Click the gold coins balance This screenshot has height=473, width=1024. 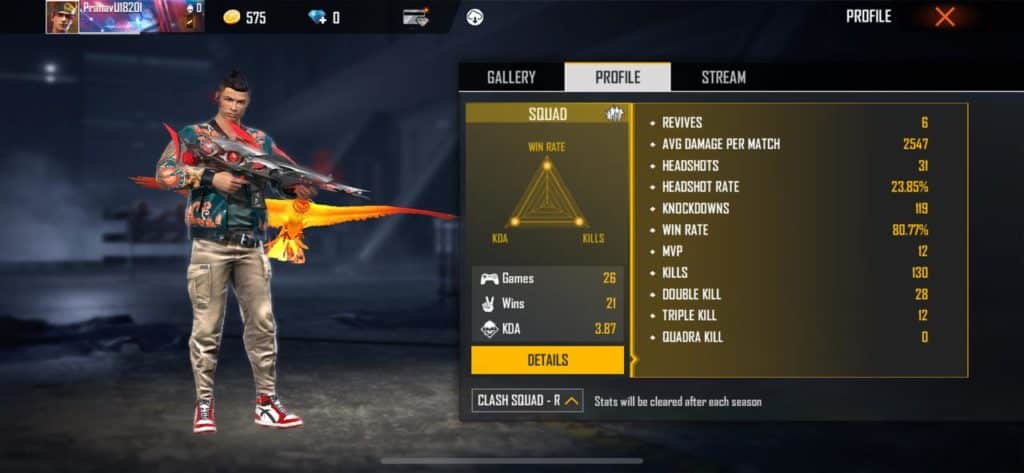pyautogui.click(x=243, y=17)
